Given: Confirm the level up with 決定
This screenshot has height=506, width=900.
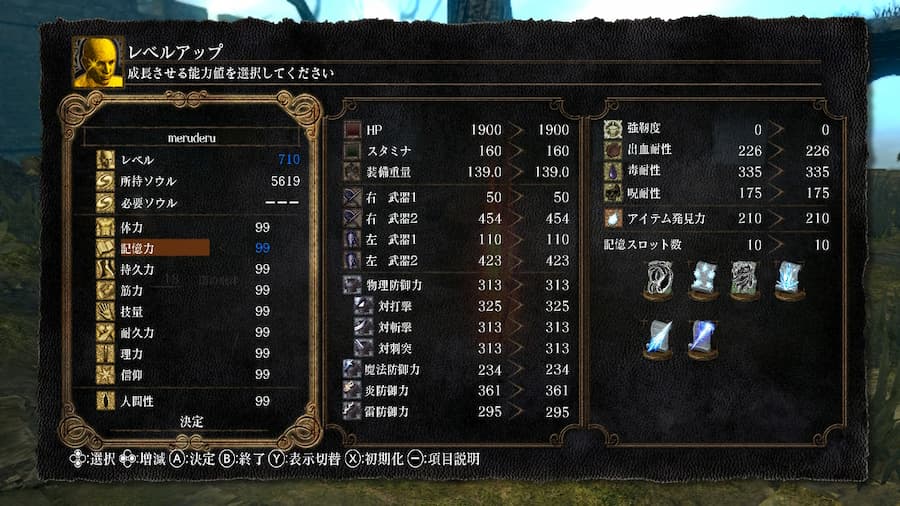Looking at the screenshot, I should [192, 422].
